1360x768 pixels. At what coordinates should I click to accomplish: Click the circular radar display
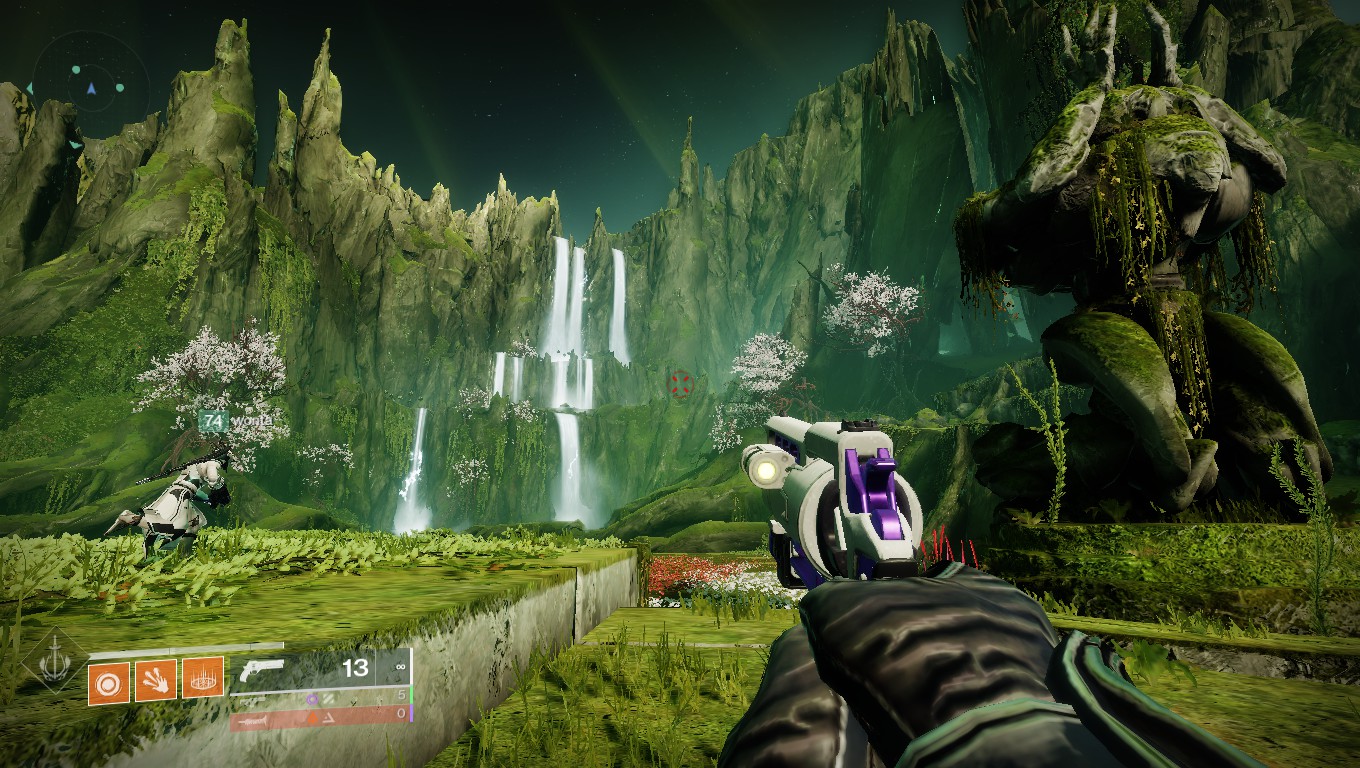pos(91,88)
